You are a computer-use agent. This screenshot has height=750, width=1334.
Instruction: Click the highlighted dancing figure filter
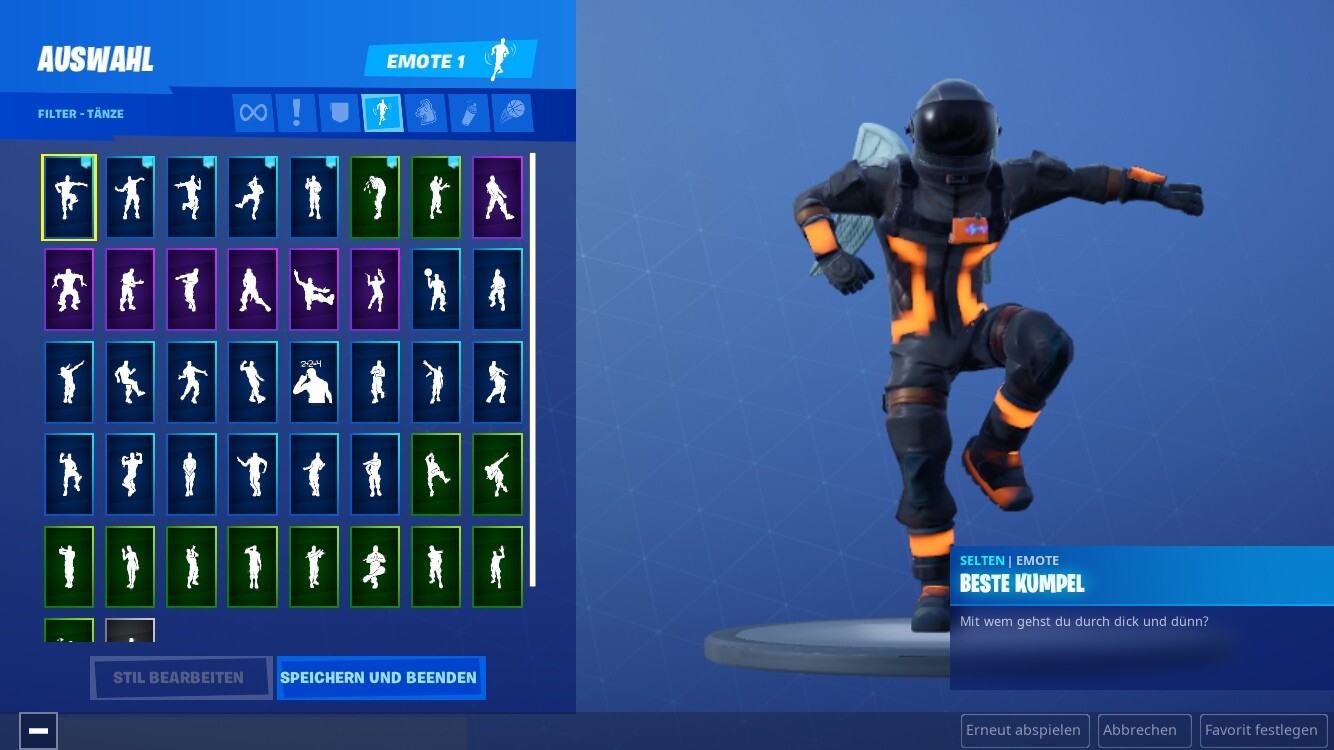(382, 113)
